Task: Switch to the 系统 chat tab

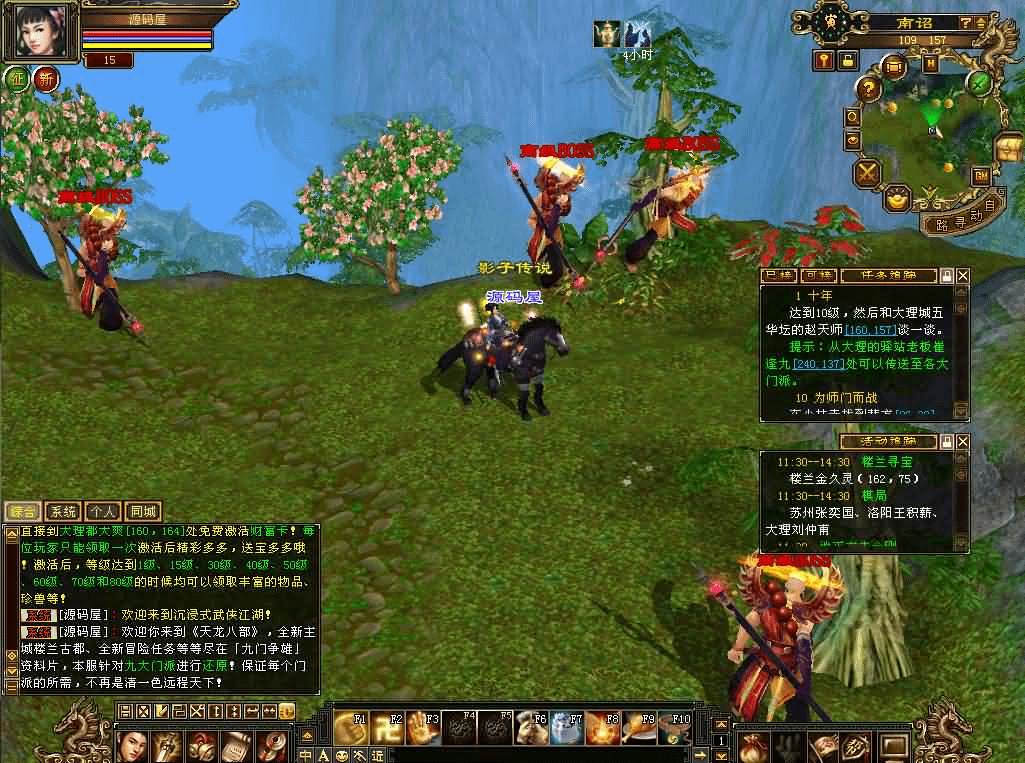Action: (63, 511)
